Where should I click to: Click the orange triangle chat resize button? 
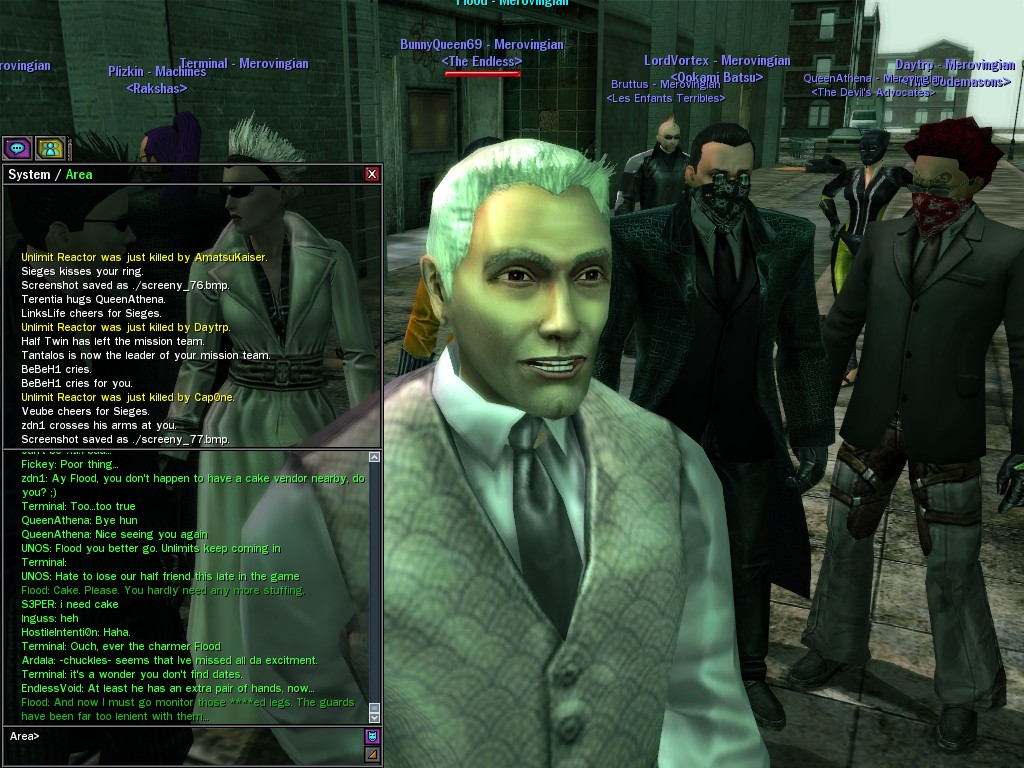point(372,754)
